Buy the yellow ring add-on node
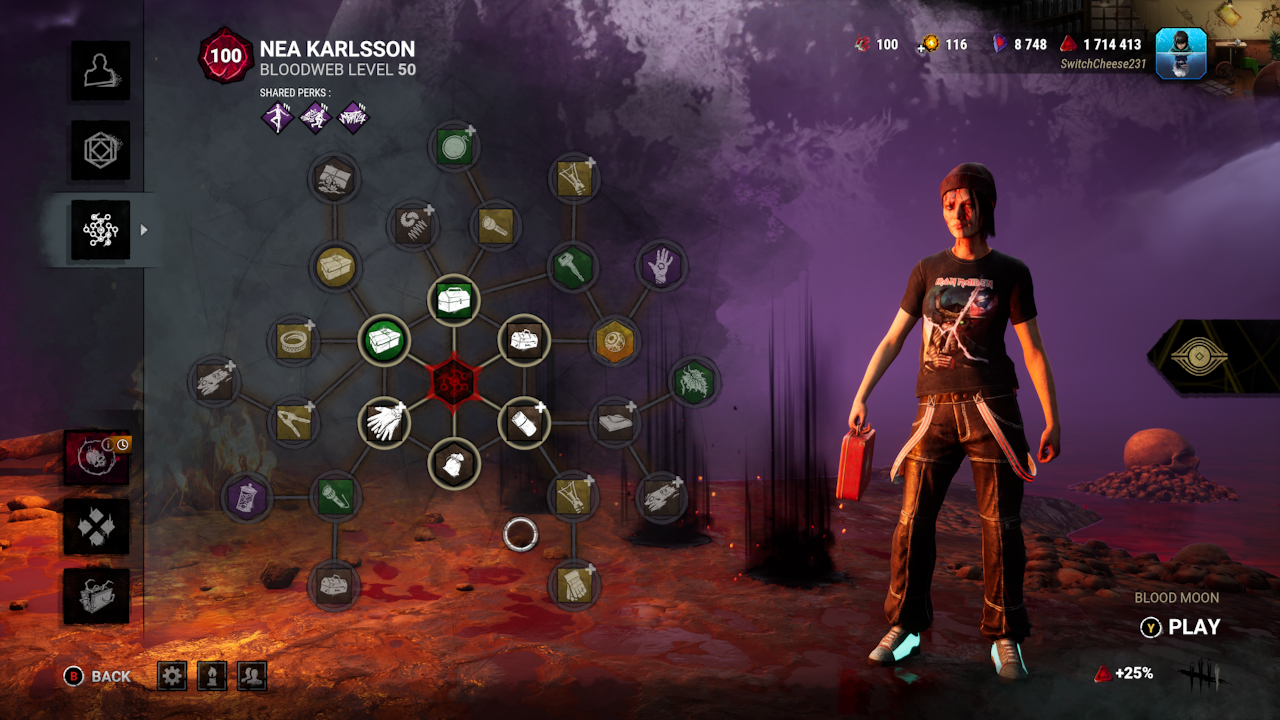Viewport: 1280px width, 720px height. (x=294, y=340)
